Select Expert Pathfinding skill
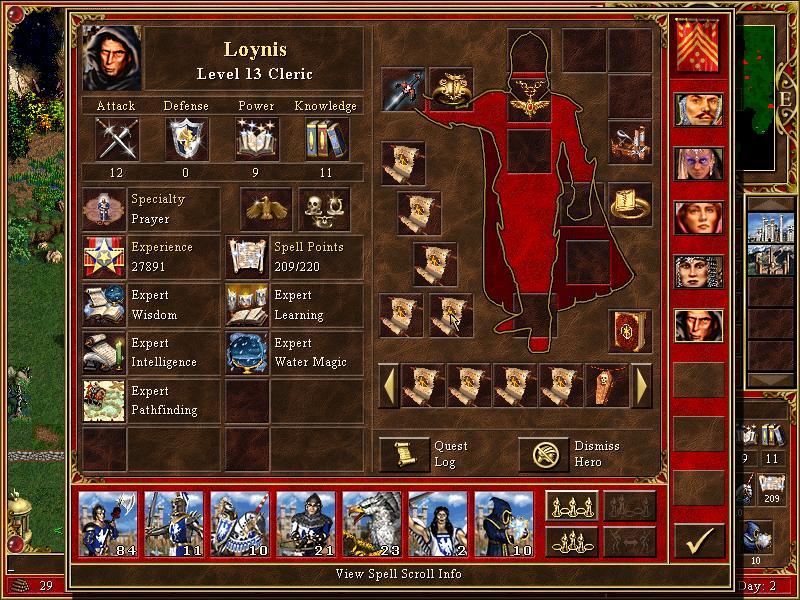 (x=104, y=400)
